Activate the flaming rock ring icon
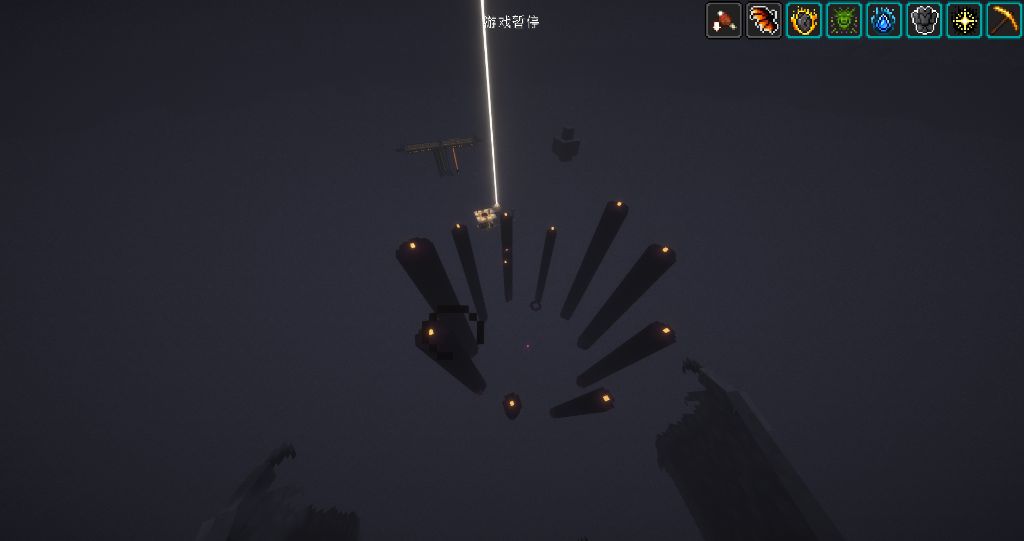The height and width of the screenshot is (541, 1024). pyautogui.click(x=804, y=20)
